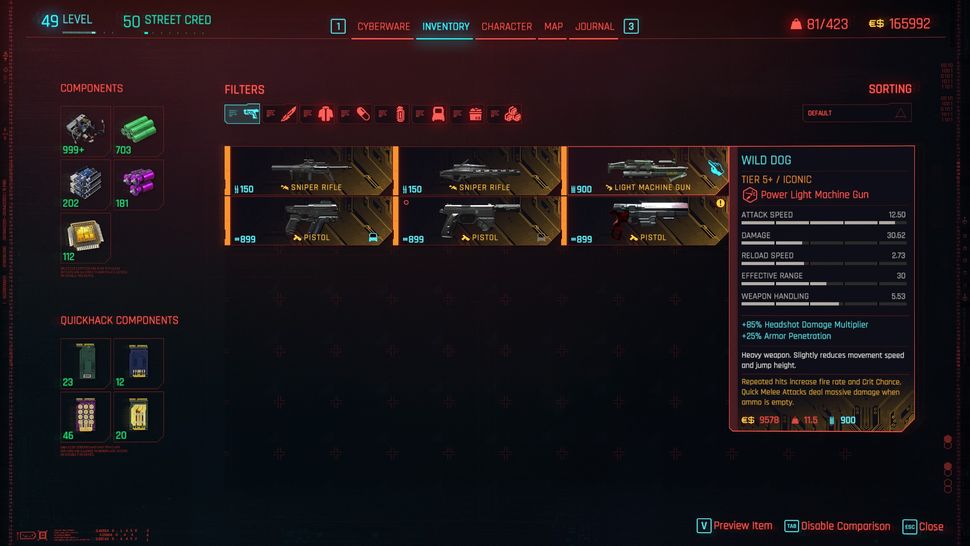Open the Map tab
Viewport: 970px width, 546px height.
tap(553, 27)
